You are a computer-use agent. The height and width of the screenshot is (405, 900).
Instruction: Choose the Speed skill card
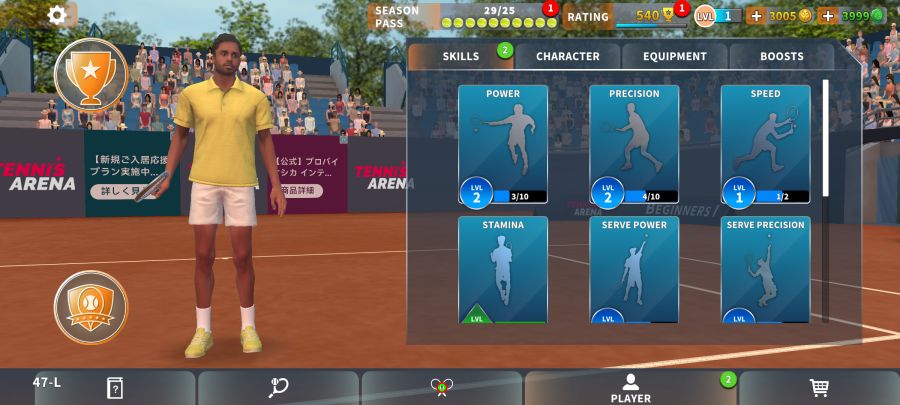click(765, 145)
